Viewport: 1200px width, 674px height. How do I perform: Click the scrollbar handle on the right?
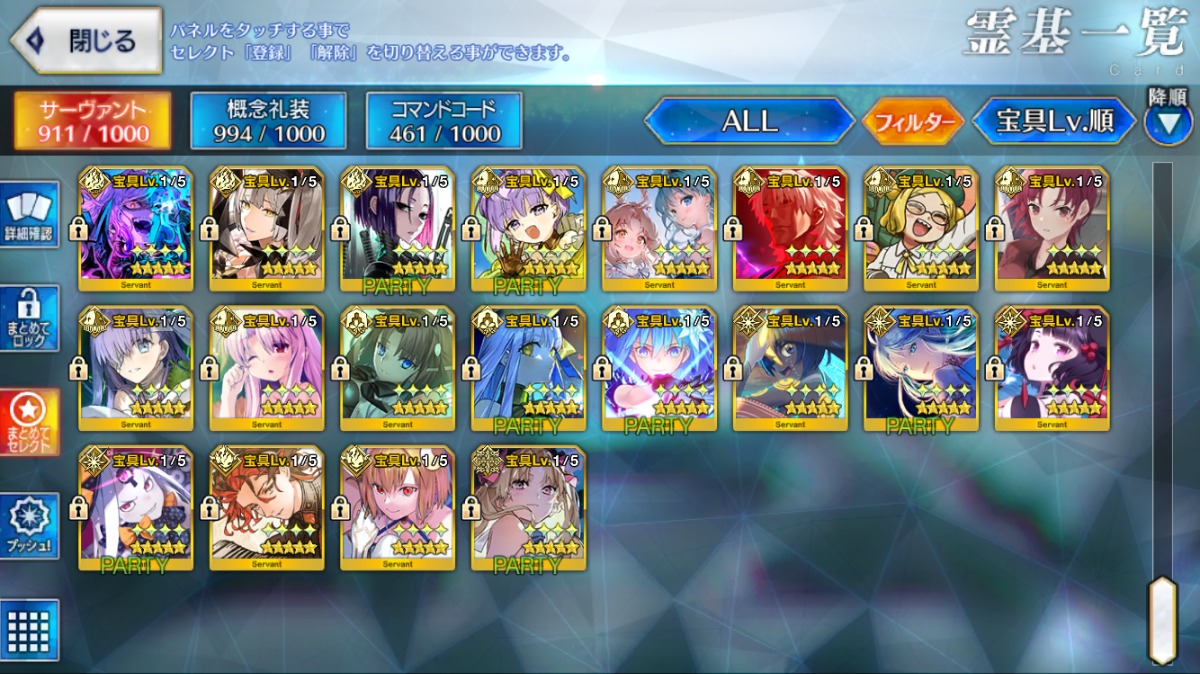pyautogui.click(x=1162, y=618)
